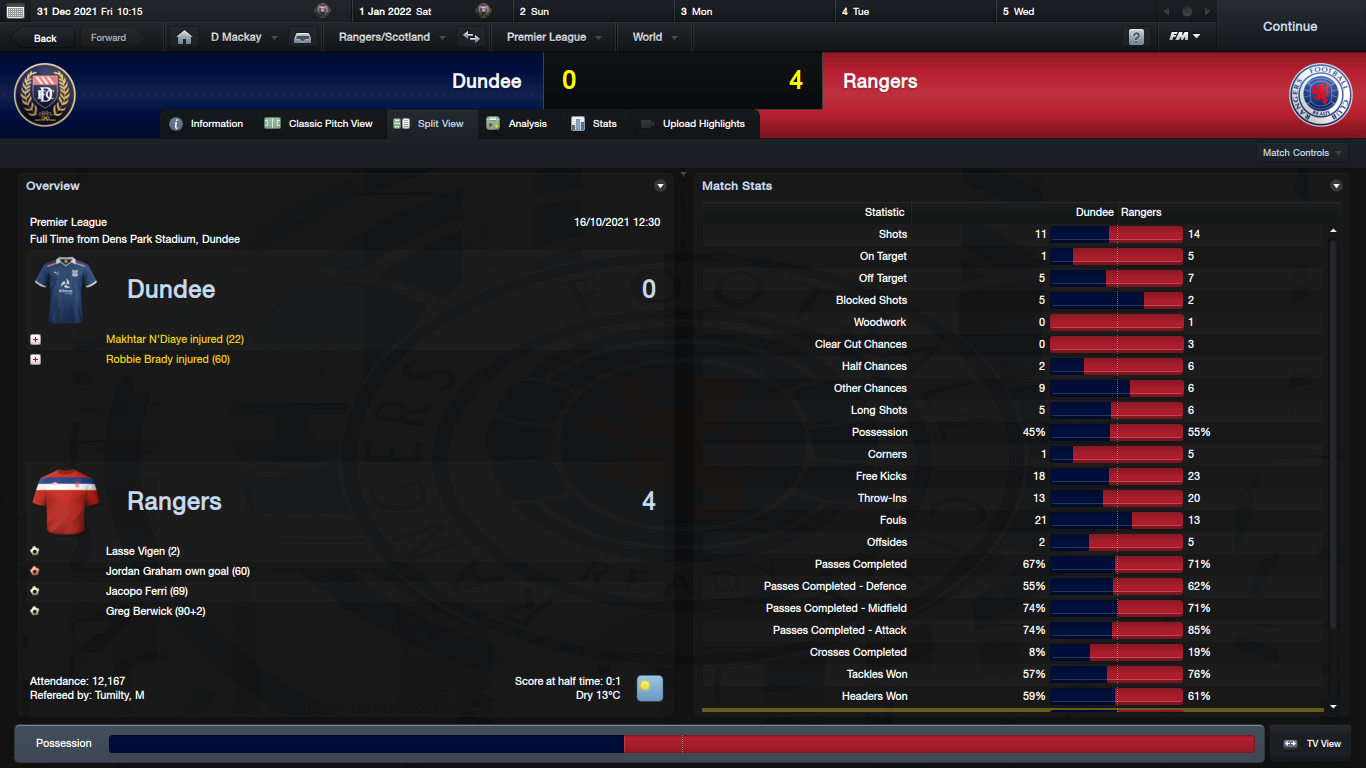This screenshot has height=768, width=1366.
Task: Open the Overview panel dropdown arrow
Action: [660, 186]
